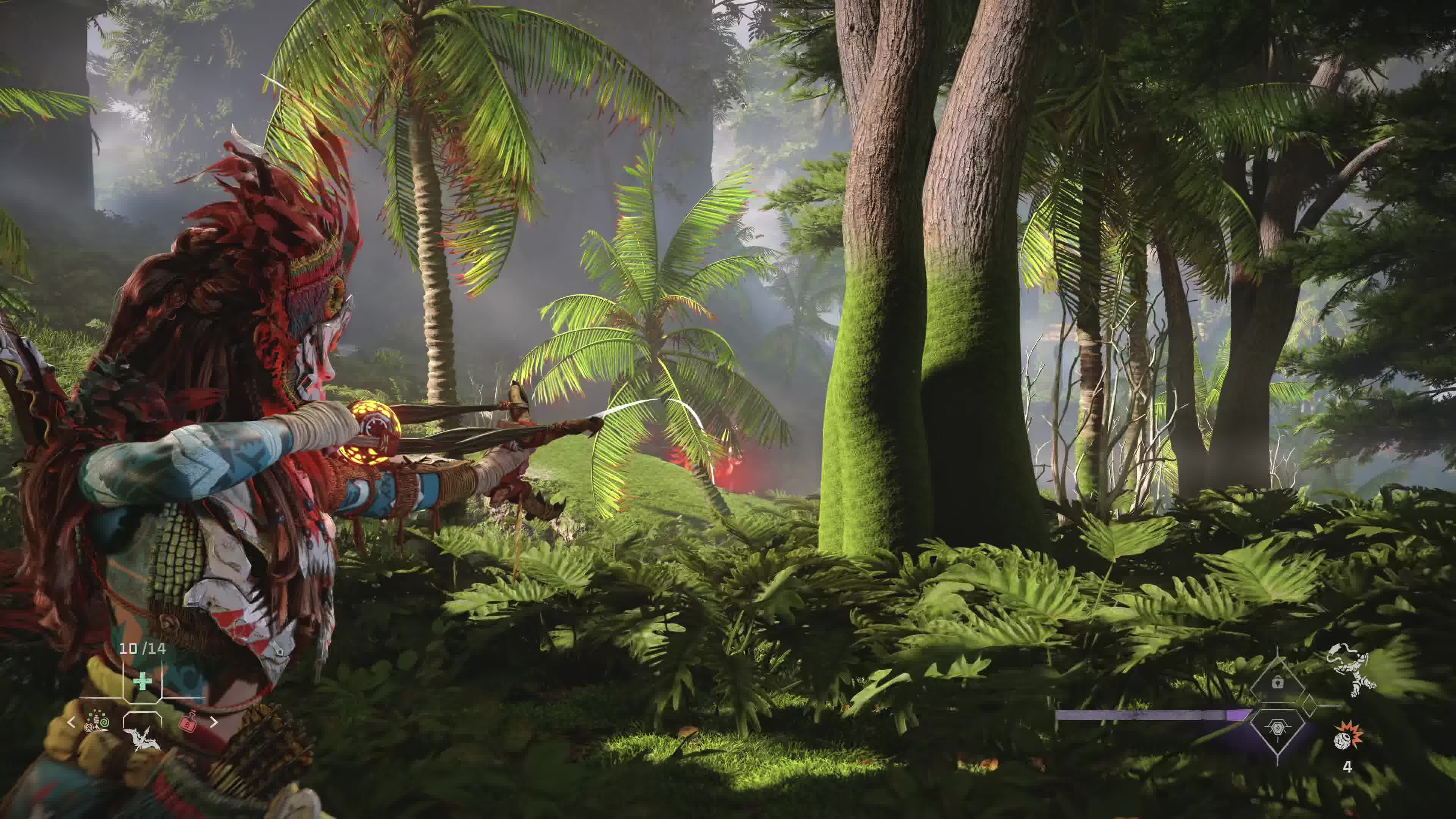This screenshot has width=1456, height=819.
Task: Cycle hunter's kit left with the arrow
Action: 71,722
